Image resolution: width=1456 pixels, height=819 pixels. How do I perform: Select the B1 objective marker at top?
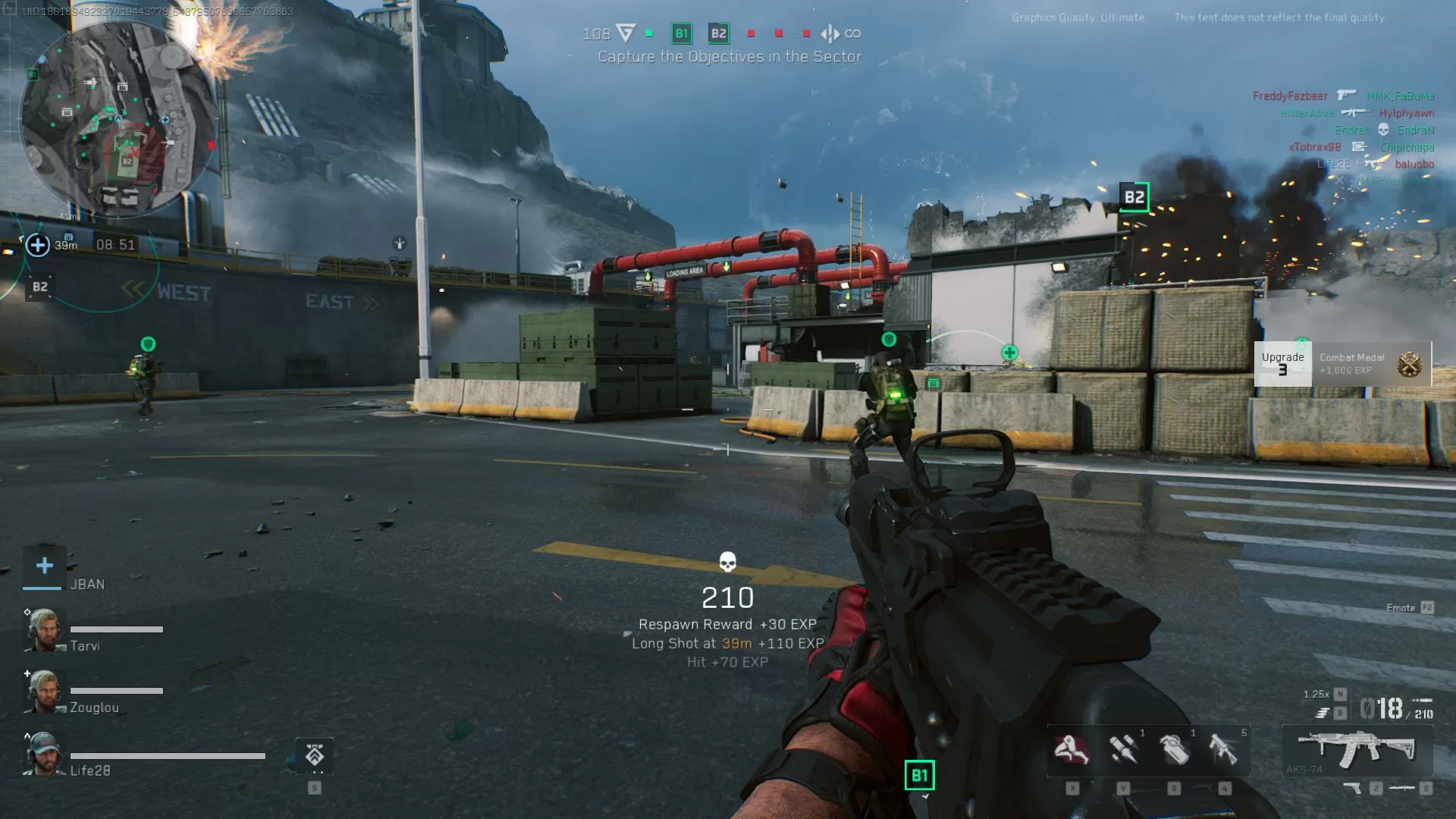[681, 33]
